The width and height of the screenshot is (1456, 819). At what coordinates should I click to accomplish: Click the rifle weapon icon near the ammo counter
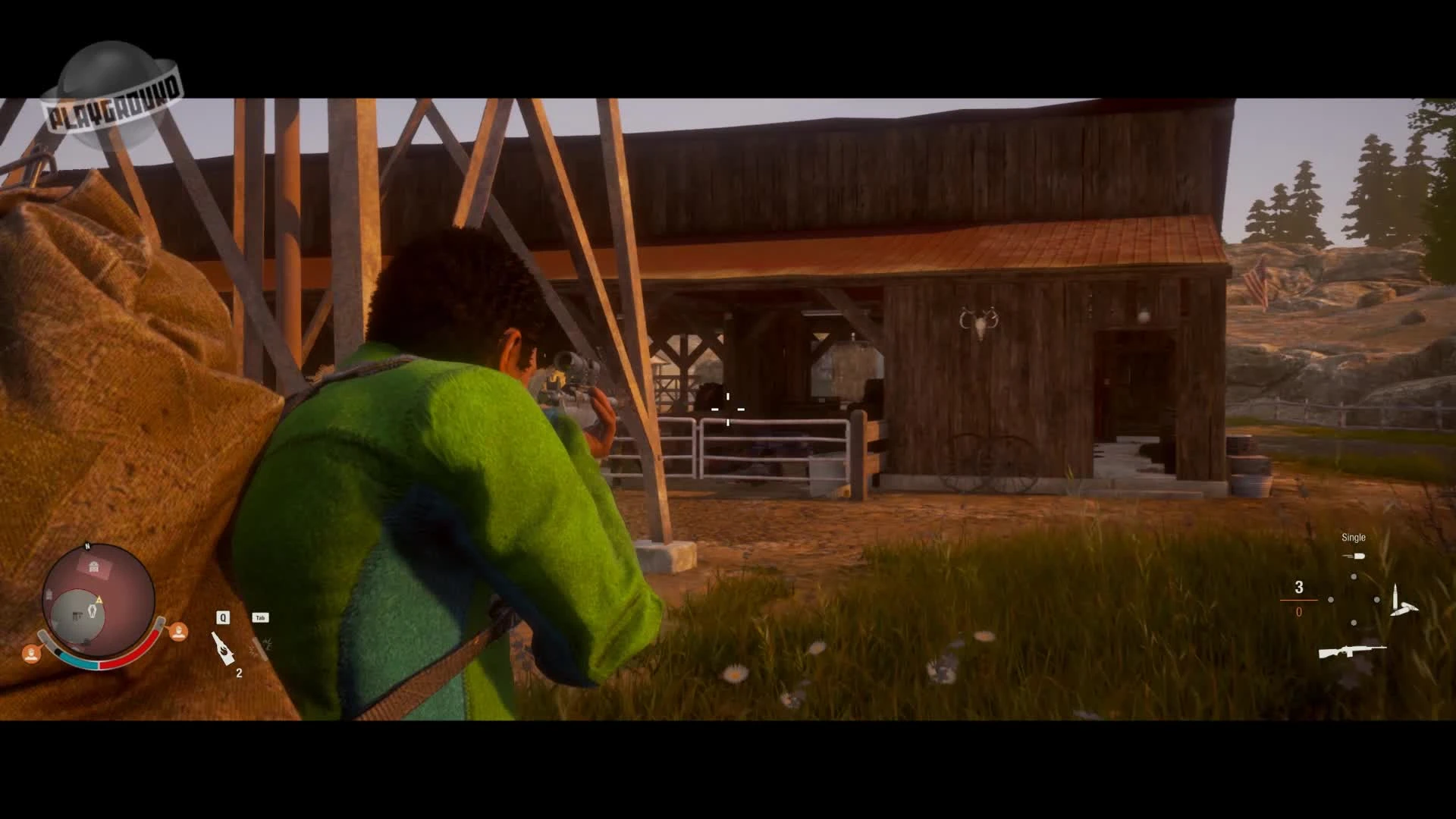(1354, 653)
